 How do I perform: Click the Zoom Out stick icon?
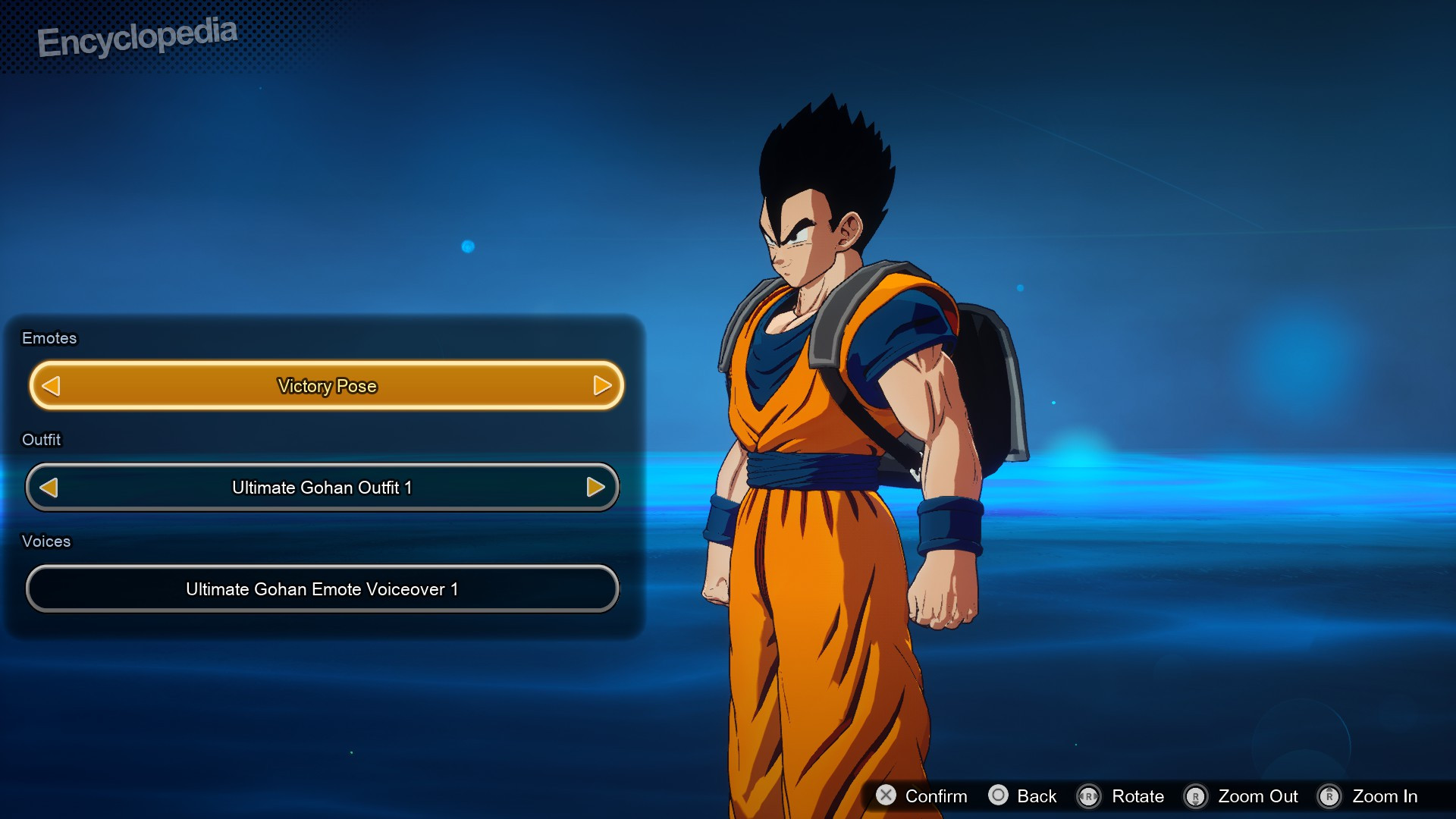point(1197,796)
